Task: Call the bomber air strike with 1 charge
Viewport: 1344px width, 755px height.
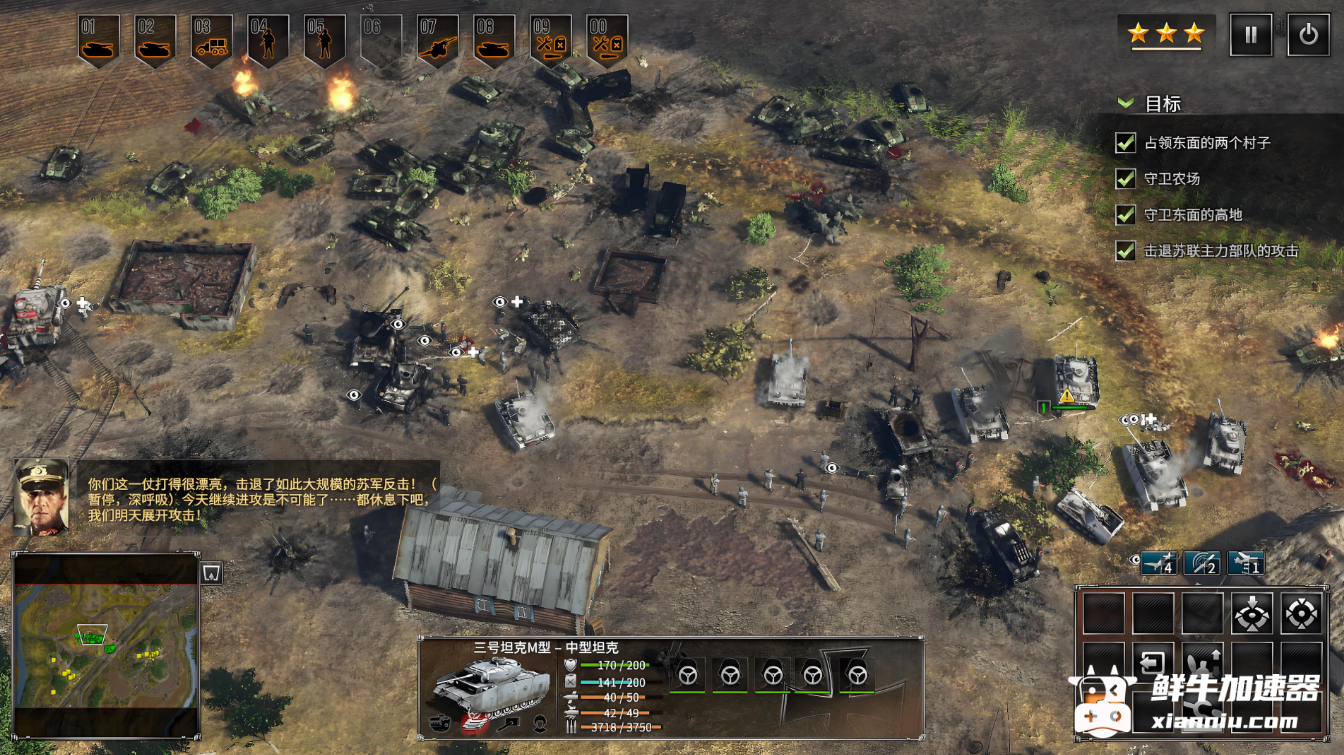Action: click(x=1246, y=563)
